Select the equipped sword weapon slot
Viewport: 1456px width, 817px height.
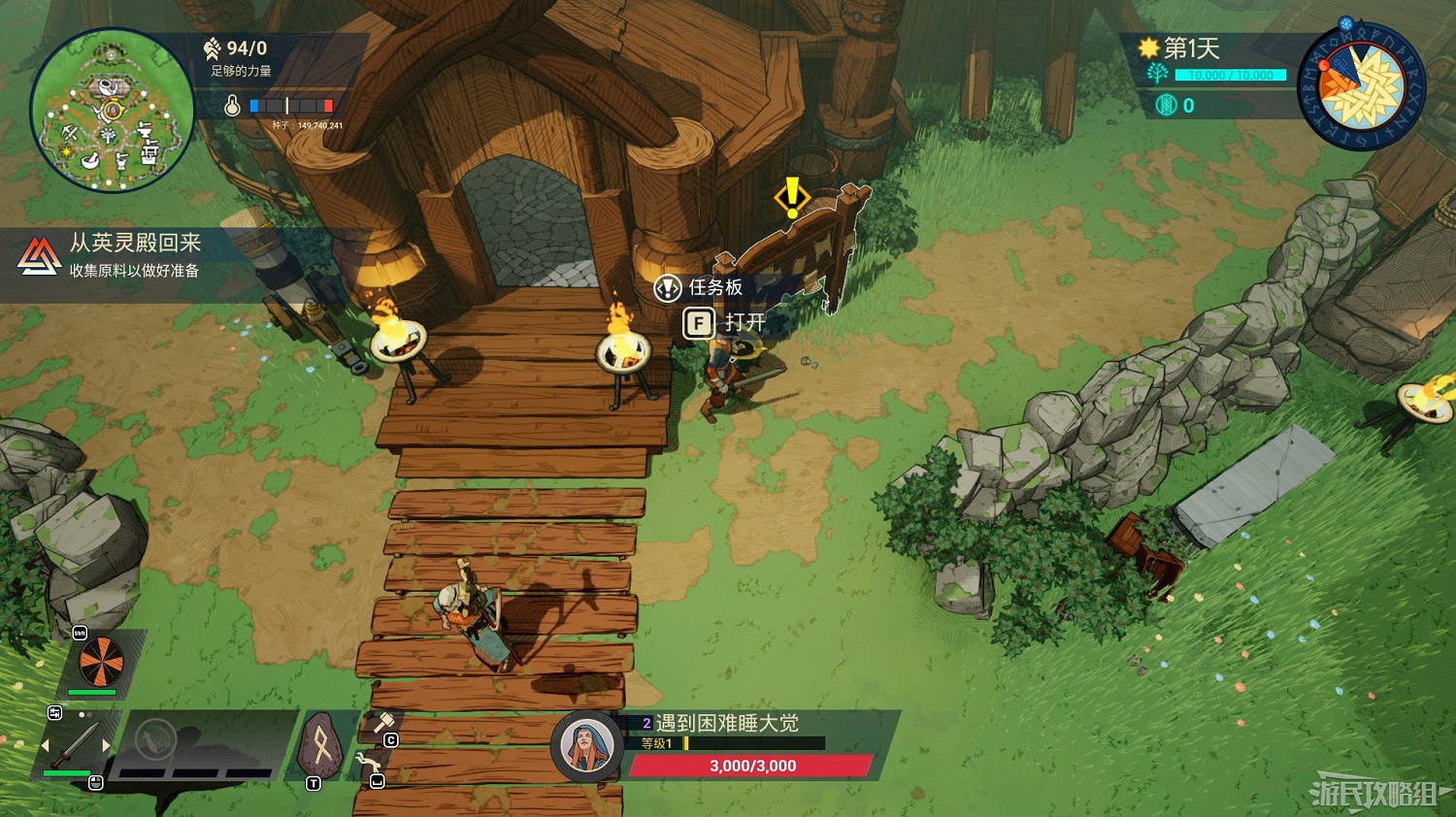[x=75, y=745]
